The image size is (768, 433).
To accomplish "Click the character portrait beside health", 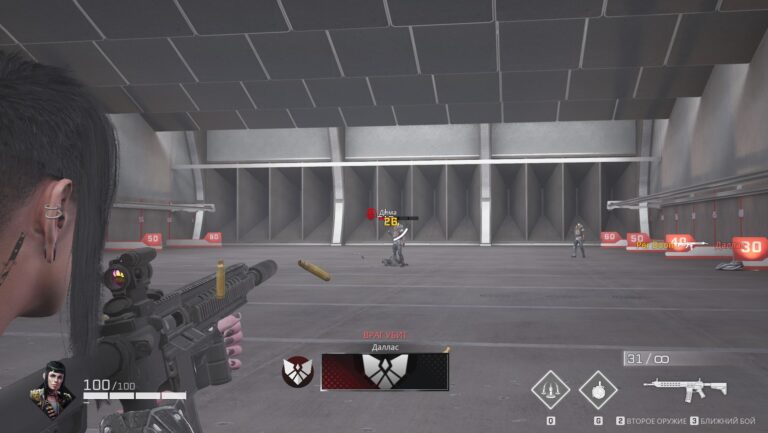I will click(54, 386).
